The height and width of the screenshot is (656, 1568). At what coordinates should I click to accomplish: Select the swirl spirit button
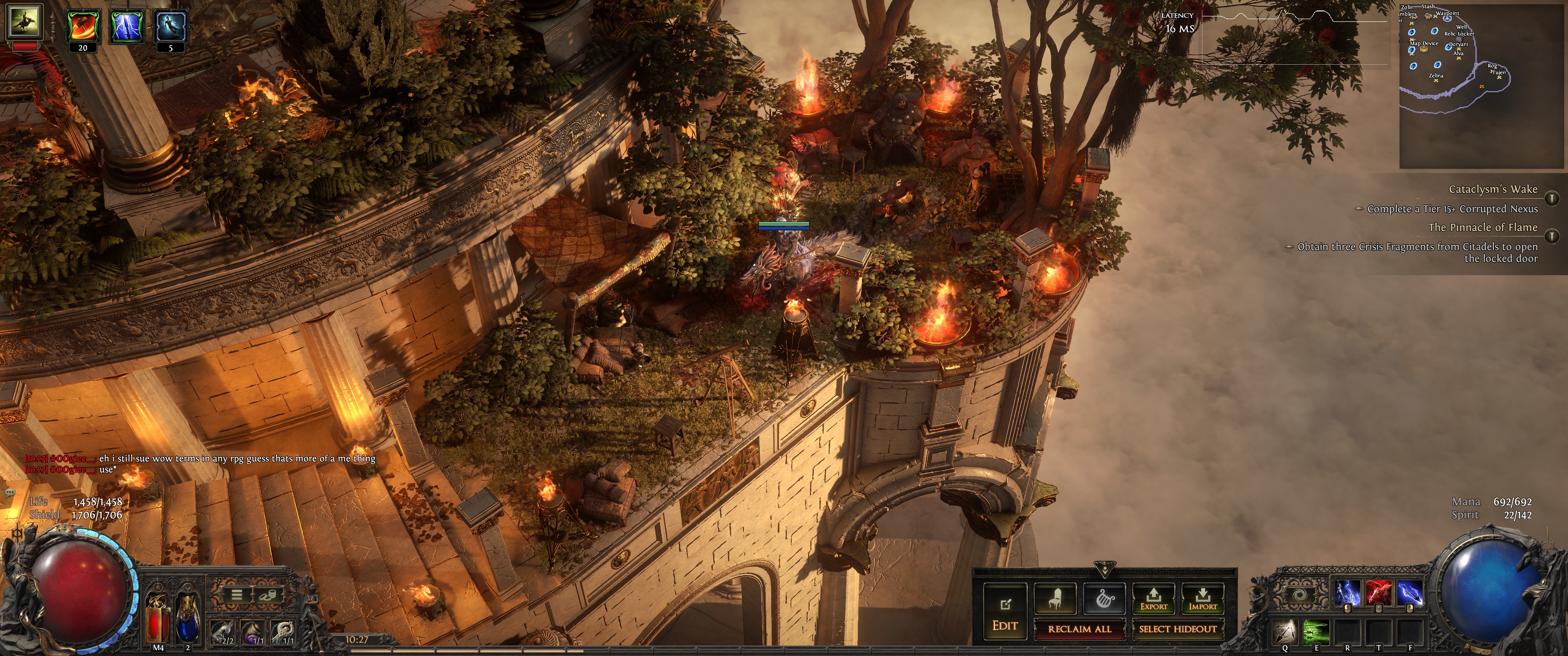[1300, 594]
